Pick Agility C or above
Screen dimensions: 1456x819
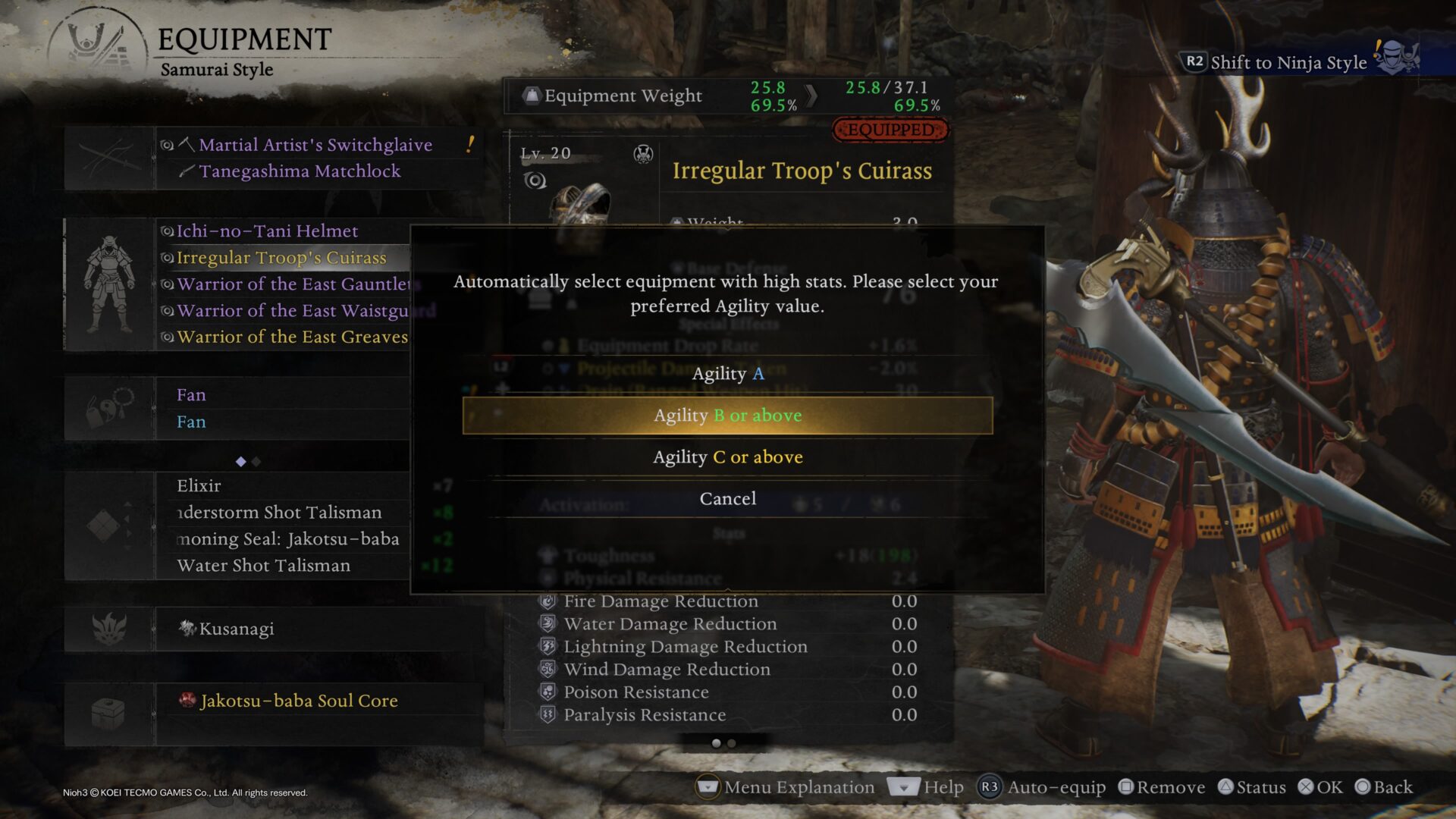click(727, 457)
